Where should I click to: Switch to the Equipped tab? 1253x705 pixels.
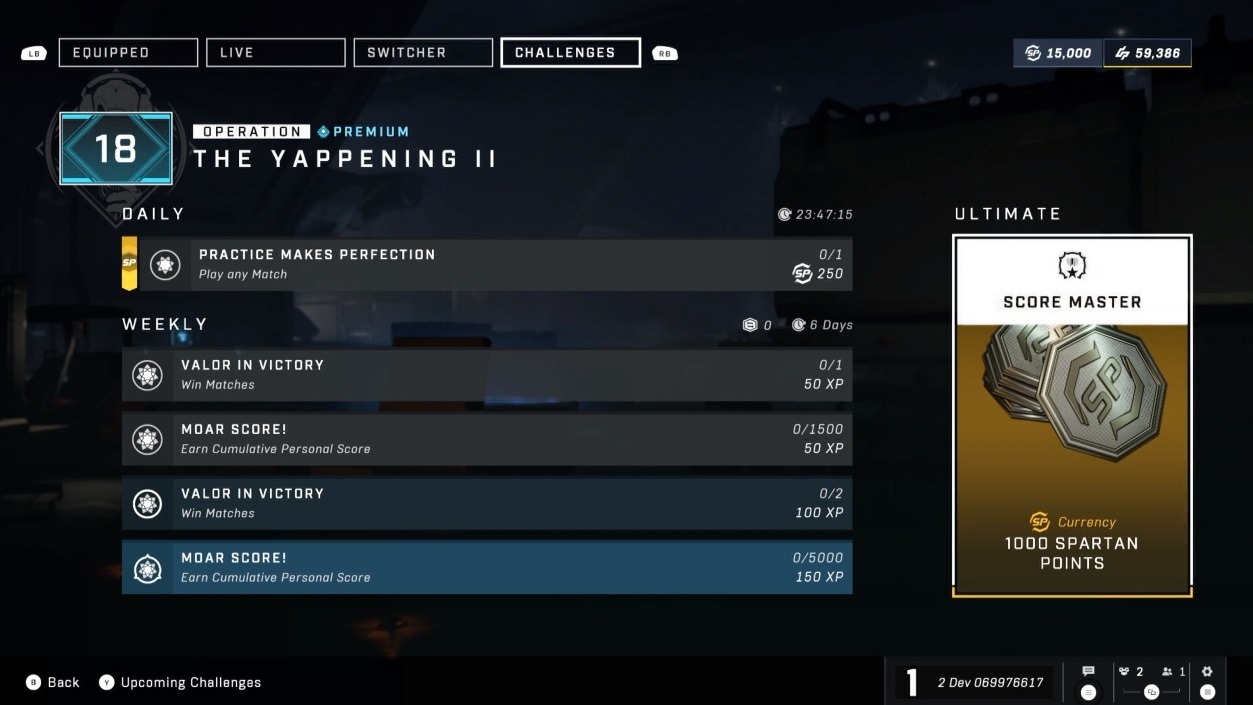tap(128, 53)
